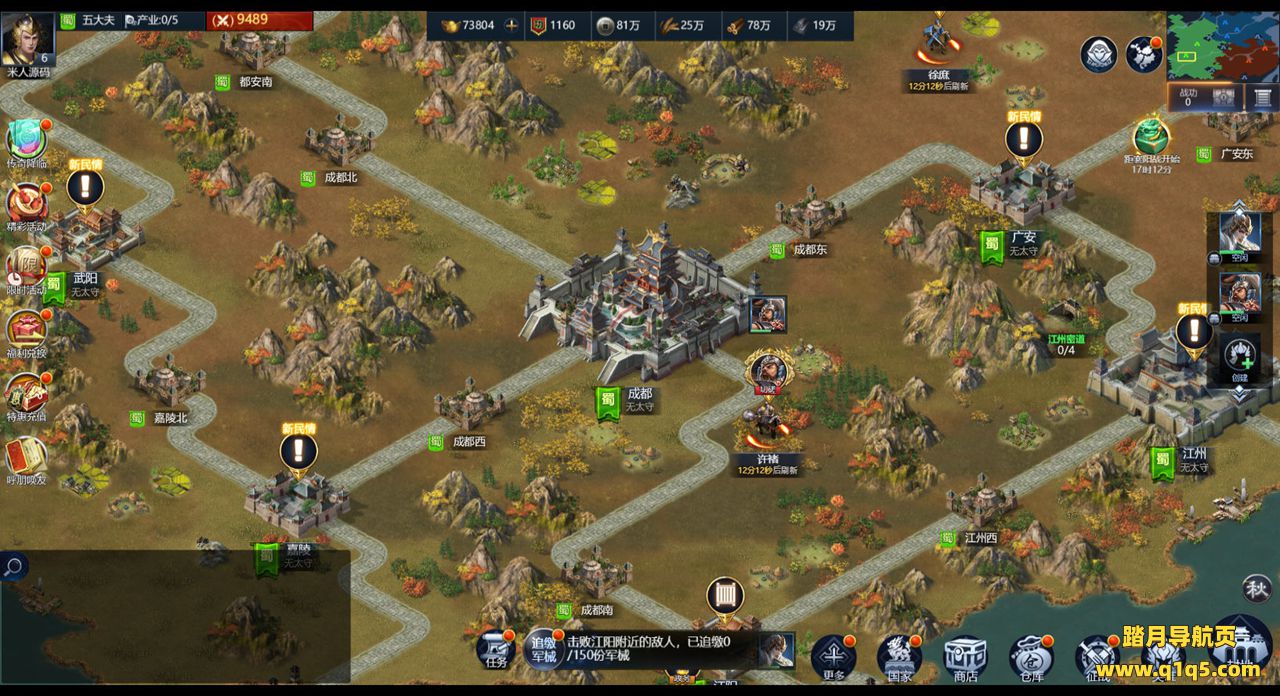
Task: Open the 更多 more menu
Action: coord(833,656)
